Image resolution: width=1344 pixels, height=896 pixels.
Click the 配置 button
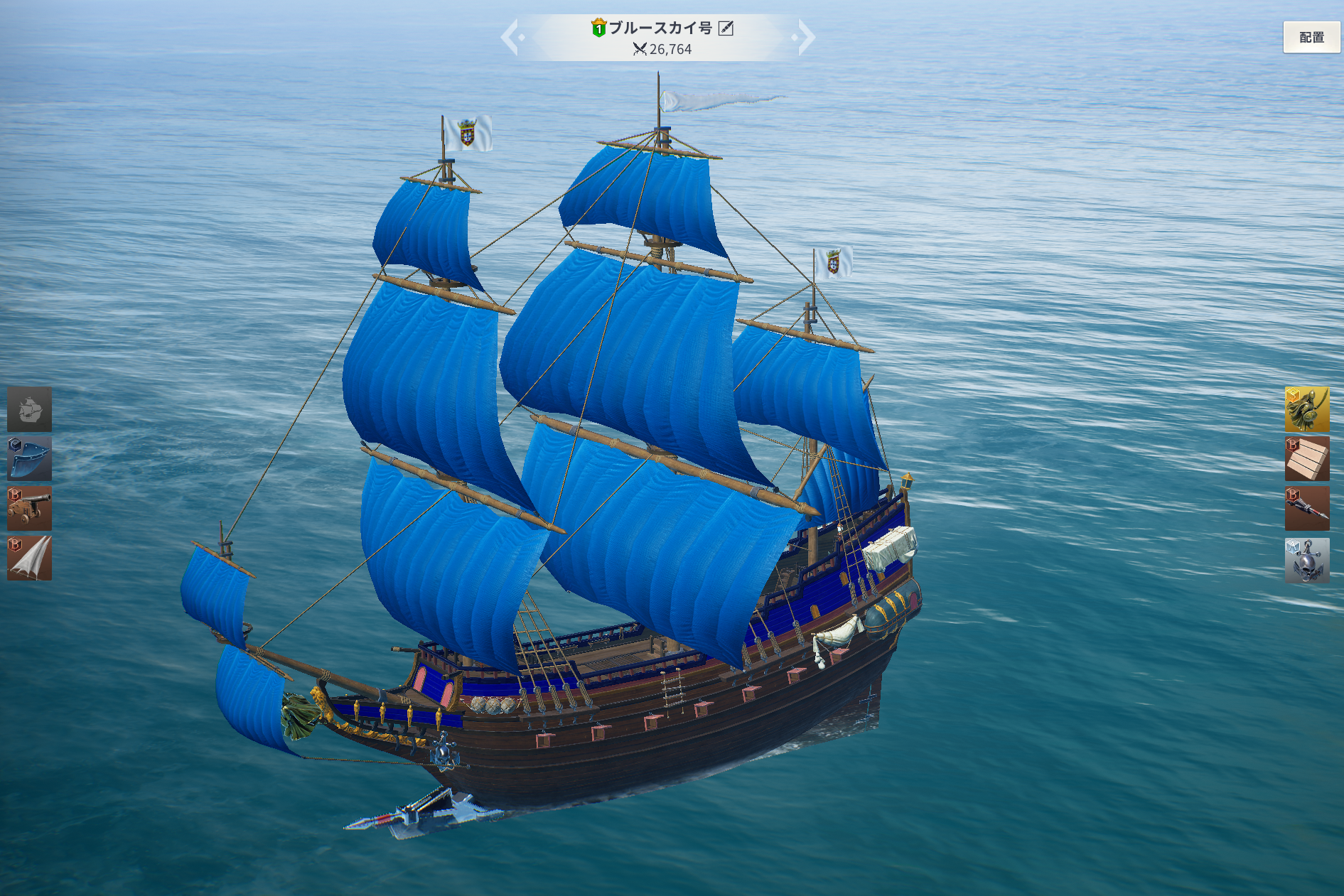coord(1311,37)
